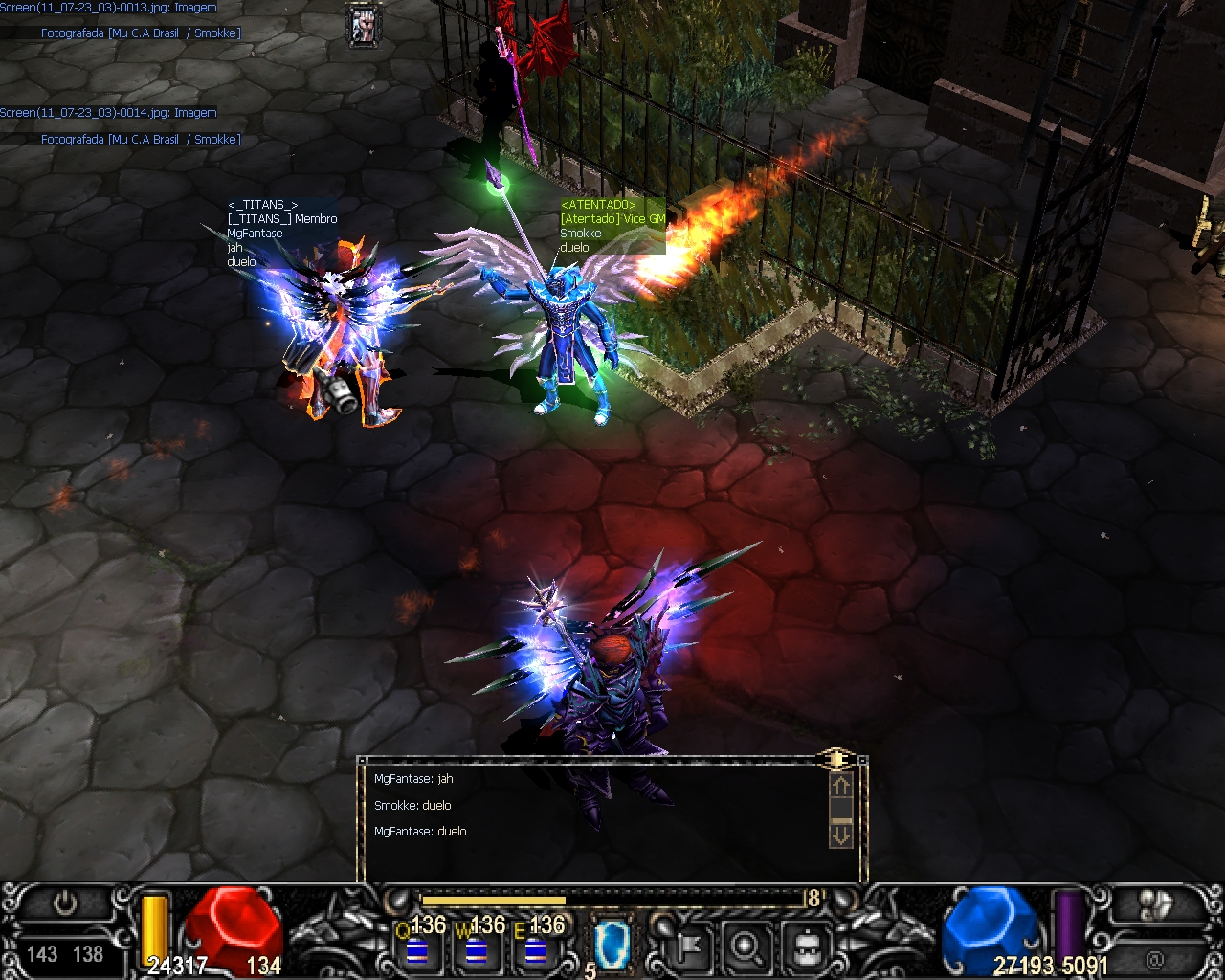This screenshot has height=980, width=1225.
Task: Use the Q hotkey potion slot
Action: coord(416,949)
